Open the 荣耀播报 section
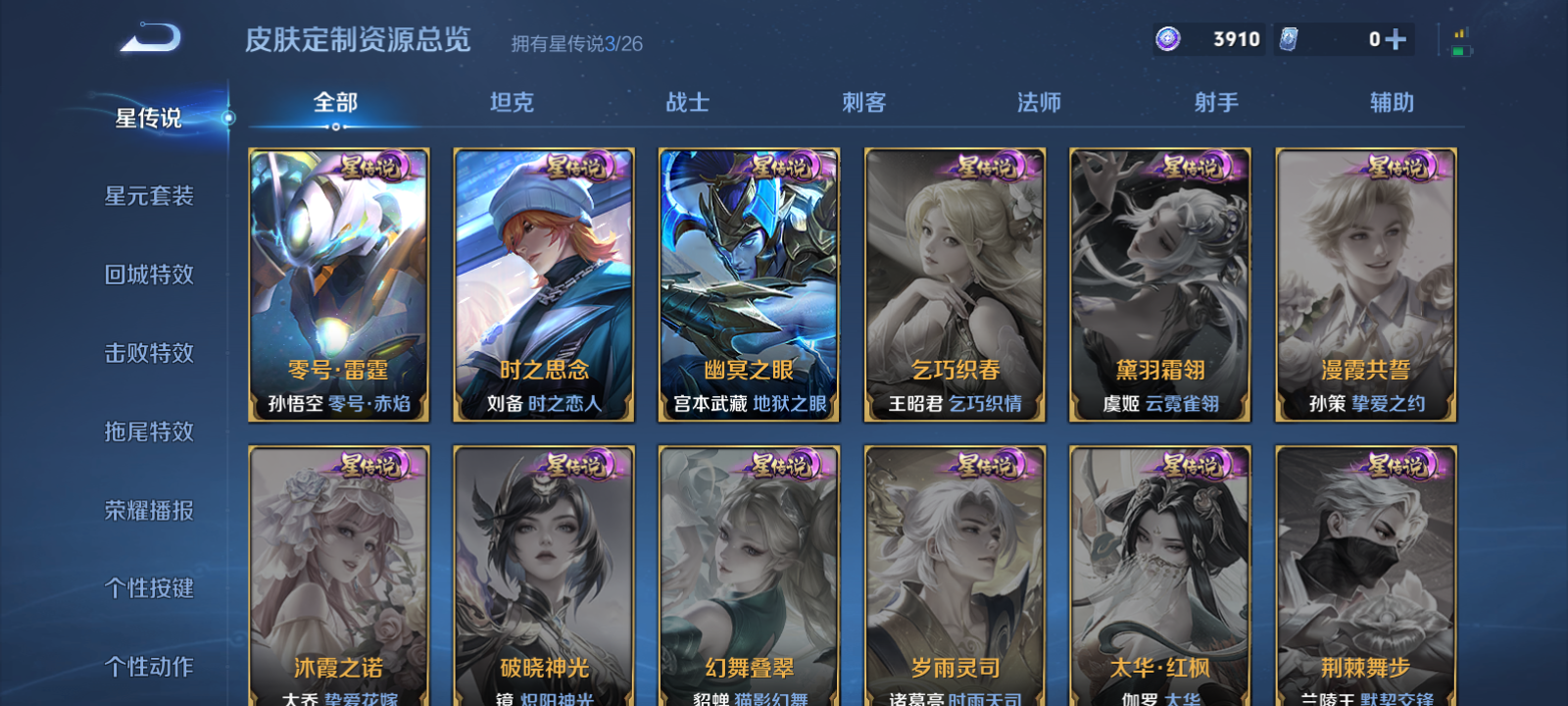The image size is (1568, 706). coord(149,509)
